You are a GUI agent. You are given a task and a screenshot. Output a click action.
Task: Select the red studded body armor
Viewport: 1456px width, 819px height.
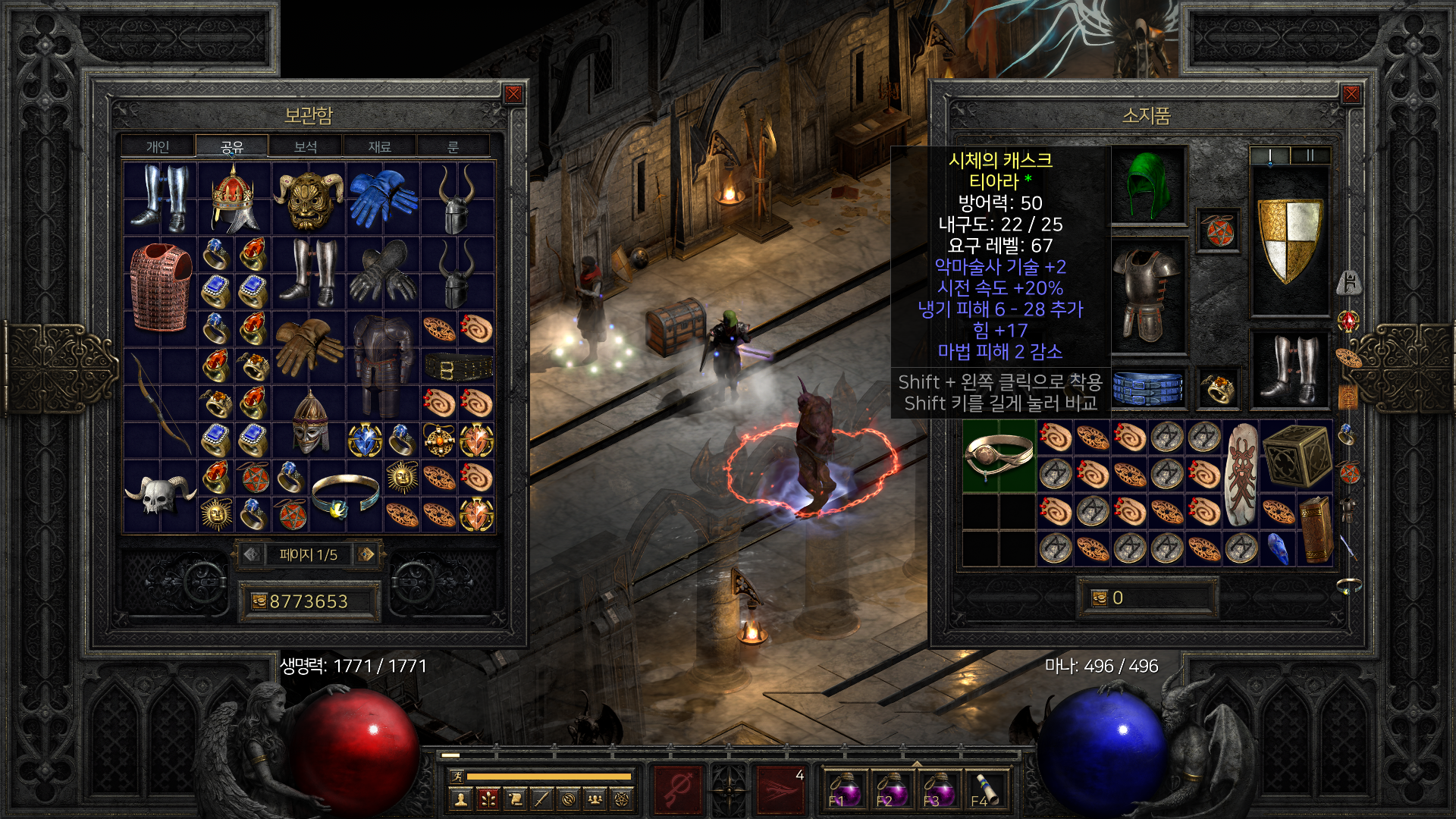point(159,287)
